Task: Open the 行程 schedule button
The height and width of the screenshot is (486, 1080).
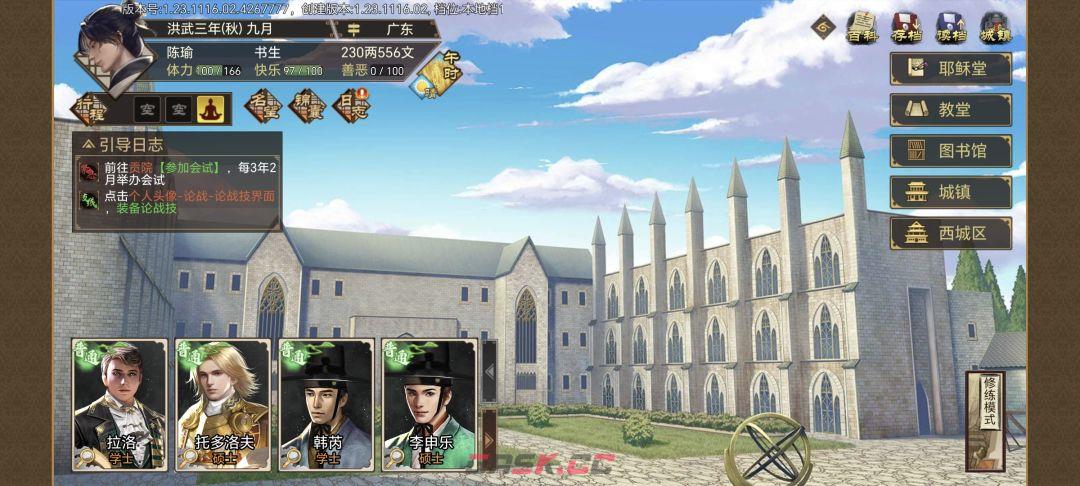Action: (91, 107)
